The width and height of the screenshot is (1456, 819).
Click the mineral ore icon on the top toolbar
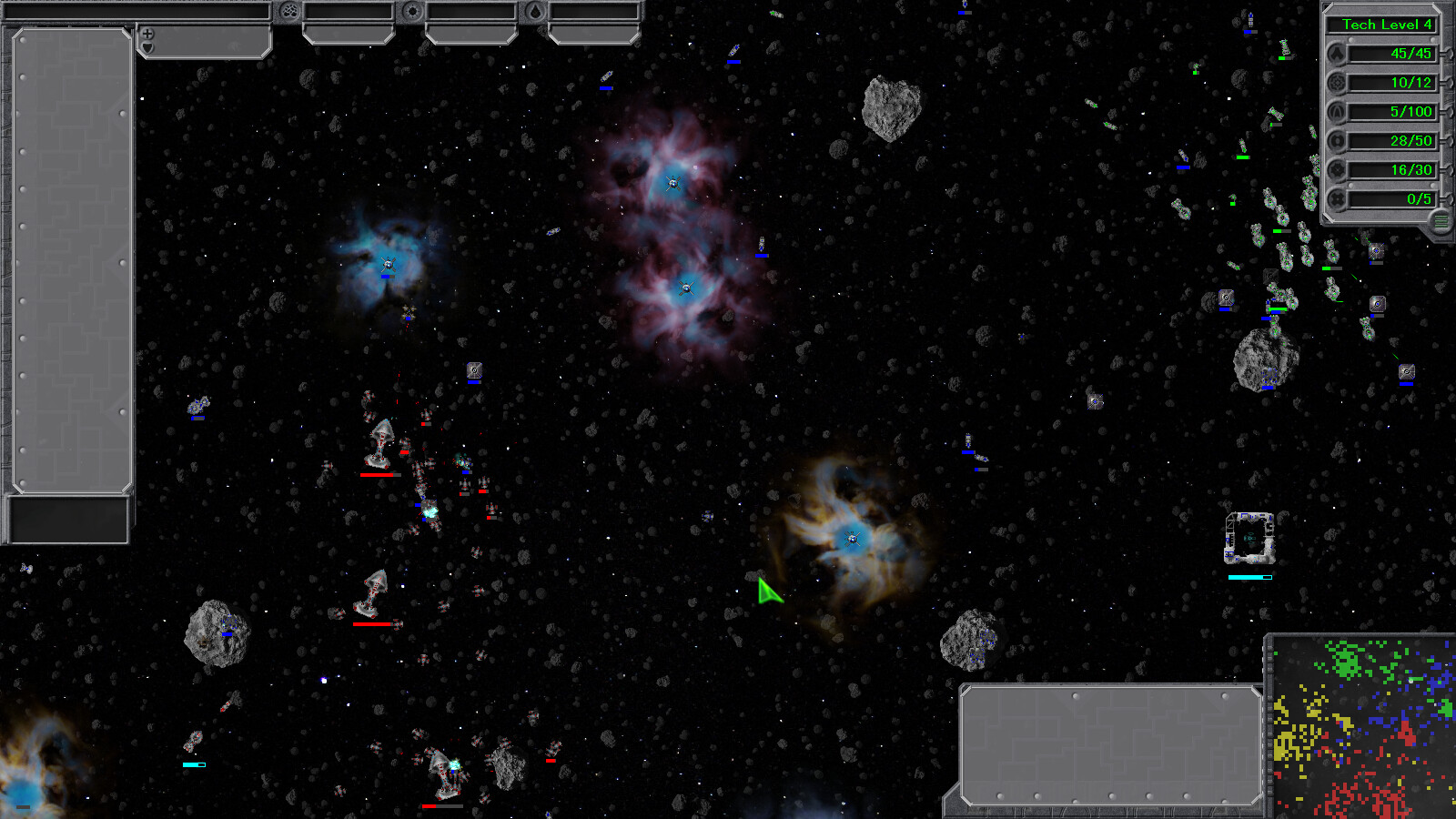(x=289, y=12)
